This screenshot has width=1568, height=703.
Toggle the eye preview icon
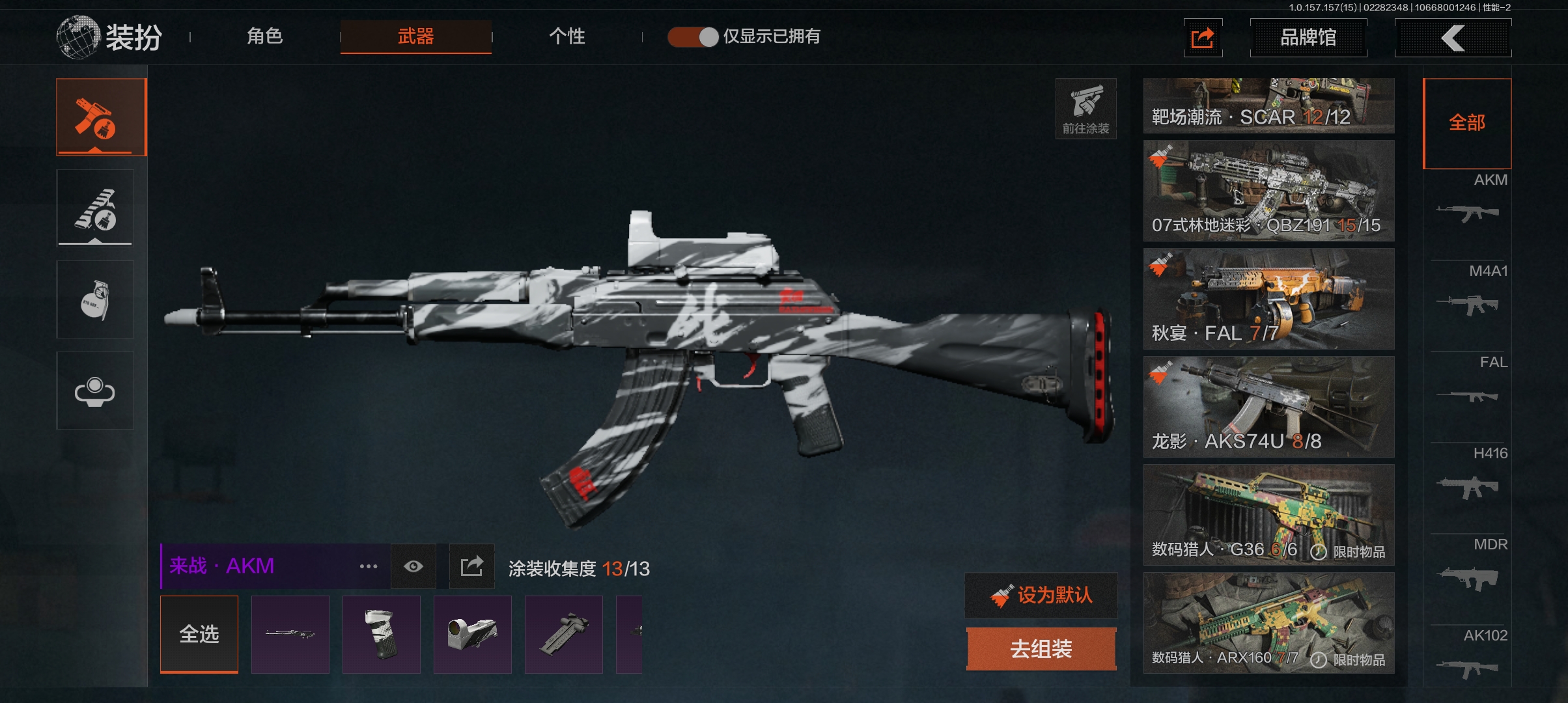click(x=413, y=566)
